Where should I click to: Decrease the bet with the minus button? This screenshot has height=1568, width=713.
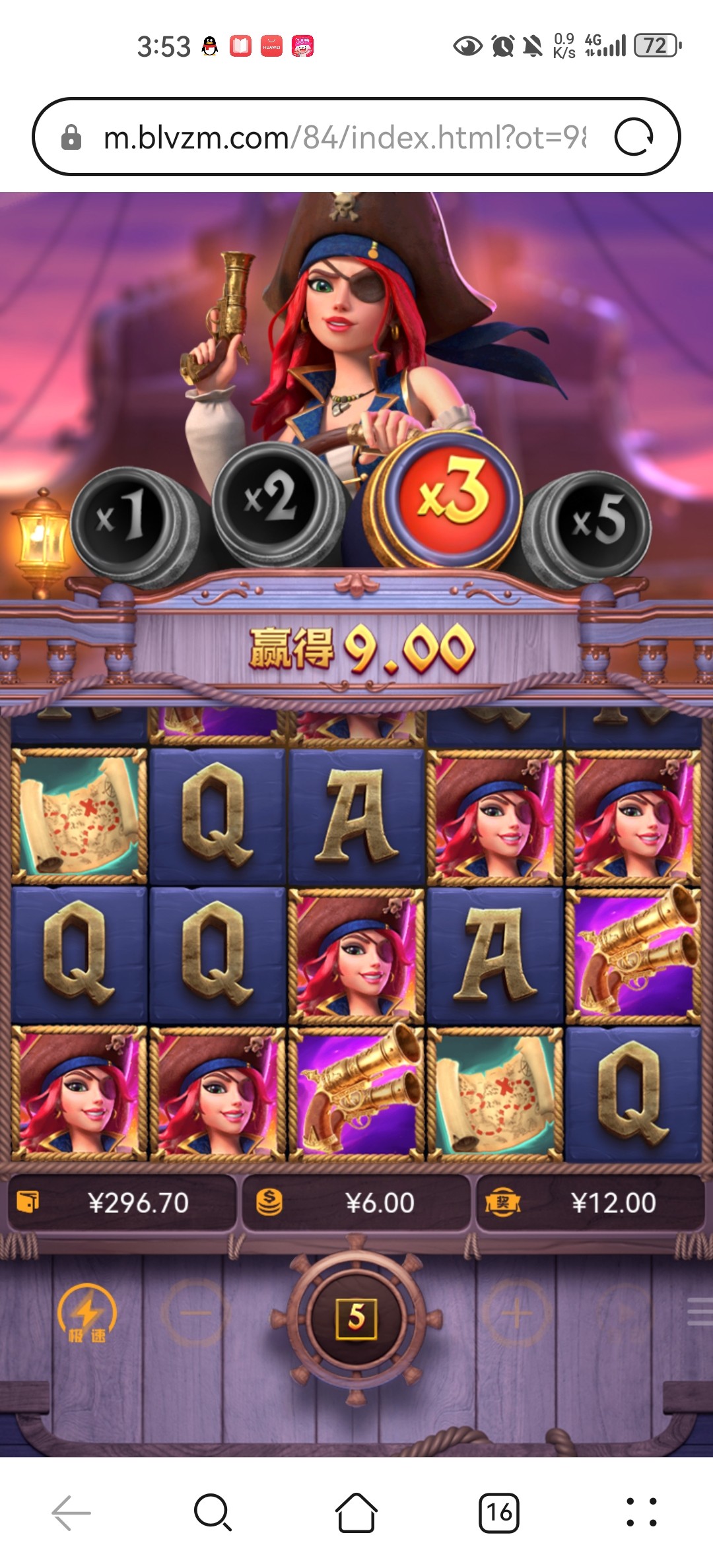[195, 1313]
